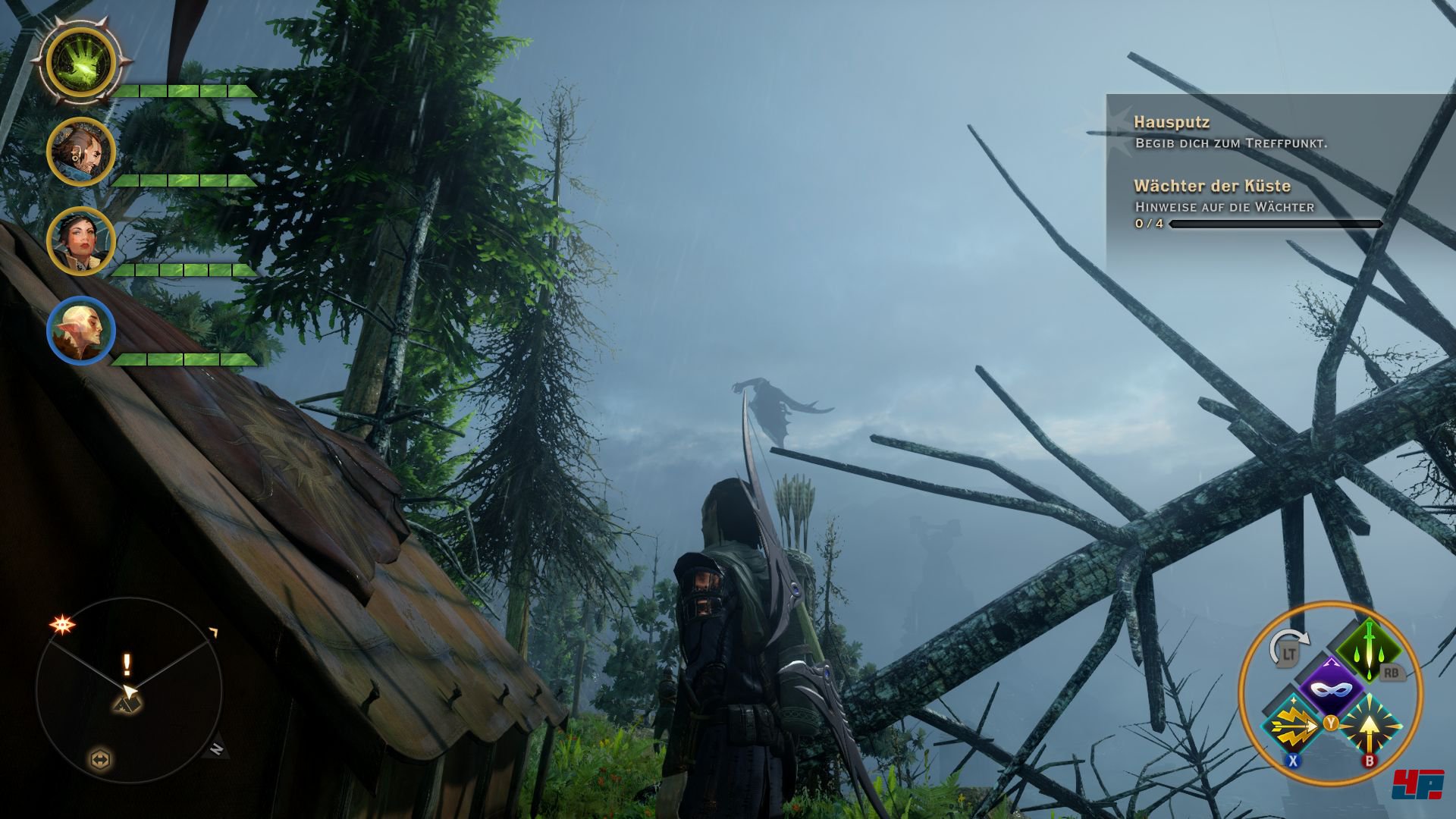
Task: Open the Wächter der Küste objective
Action: pos(1212,186)
